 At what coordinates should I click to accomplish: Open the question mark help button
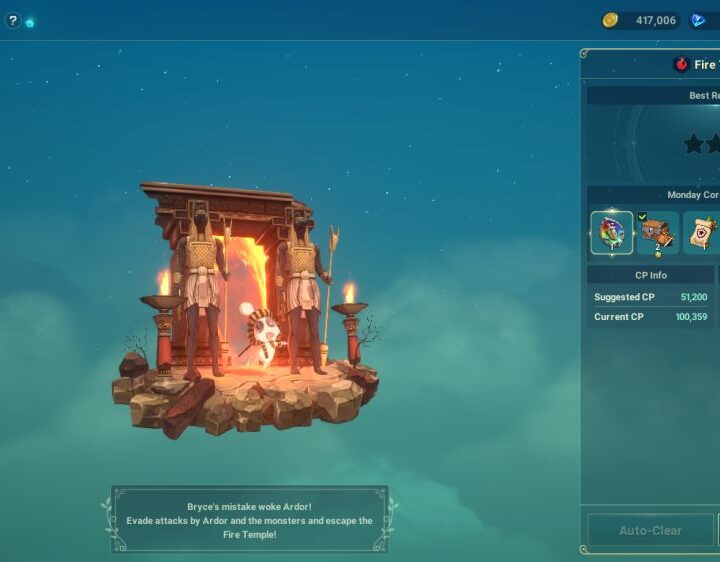12,20
